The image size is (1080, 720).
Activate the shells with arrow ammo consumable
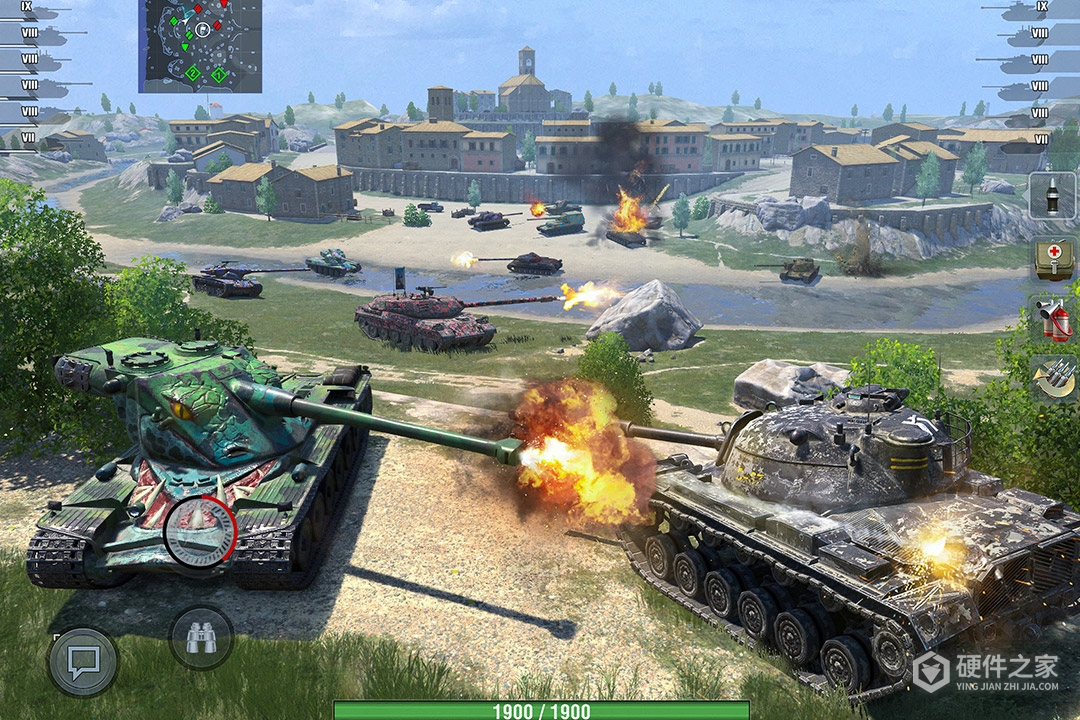tap(1053, 379)
